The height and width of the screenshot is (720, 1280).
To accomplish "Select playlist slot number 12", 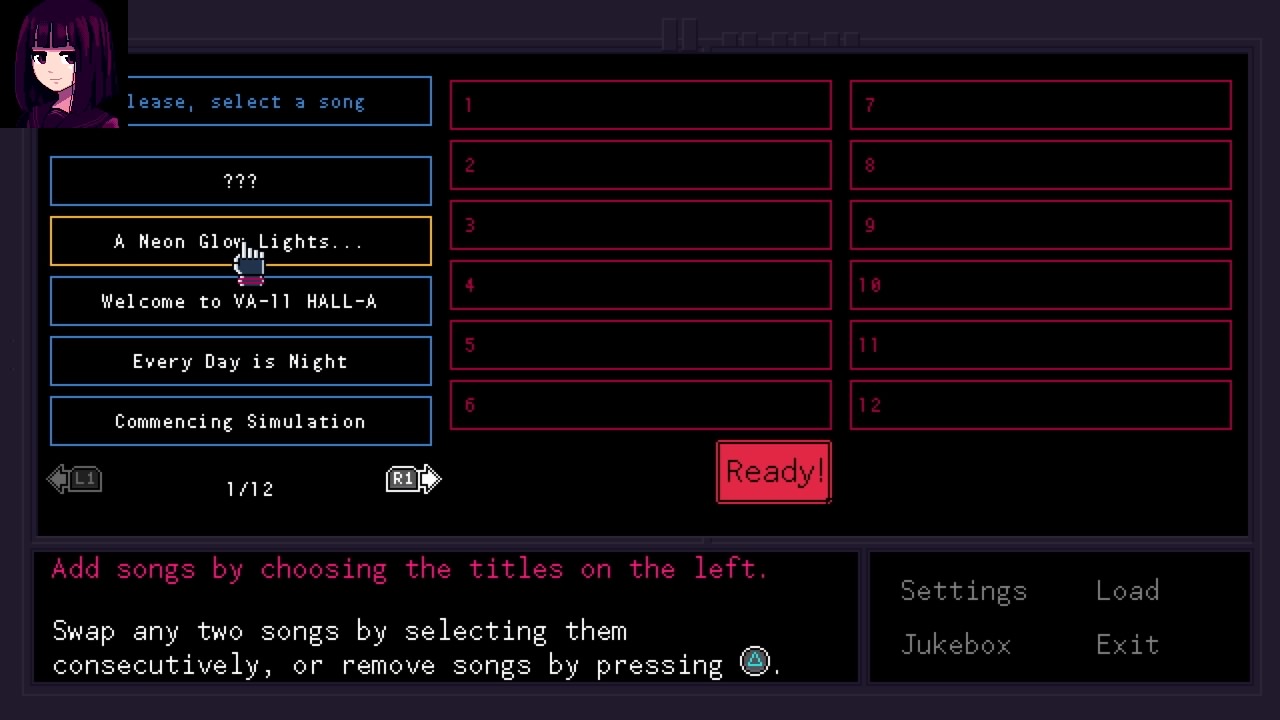I will point(1040,405).
